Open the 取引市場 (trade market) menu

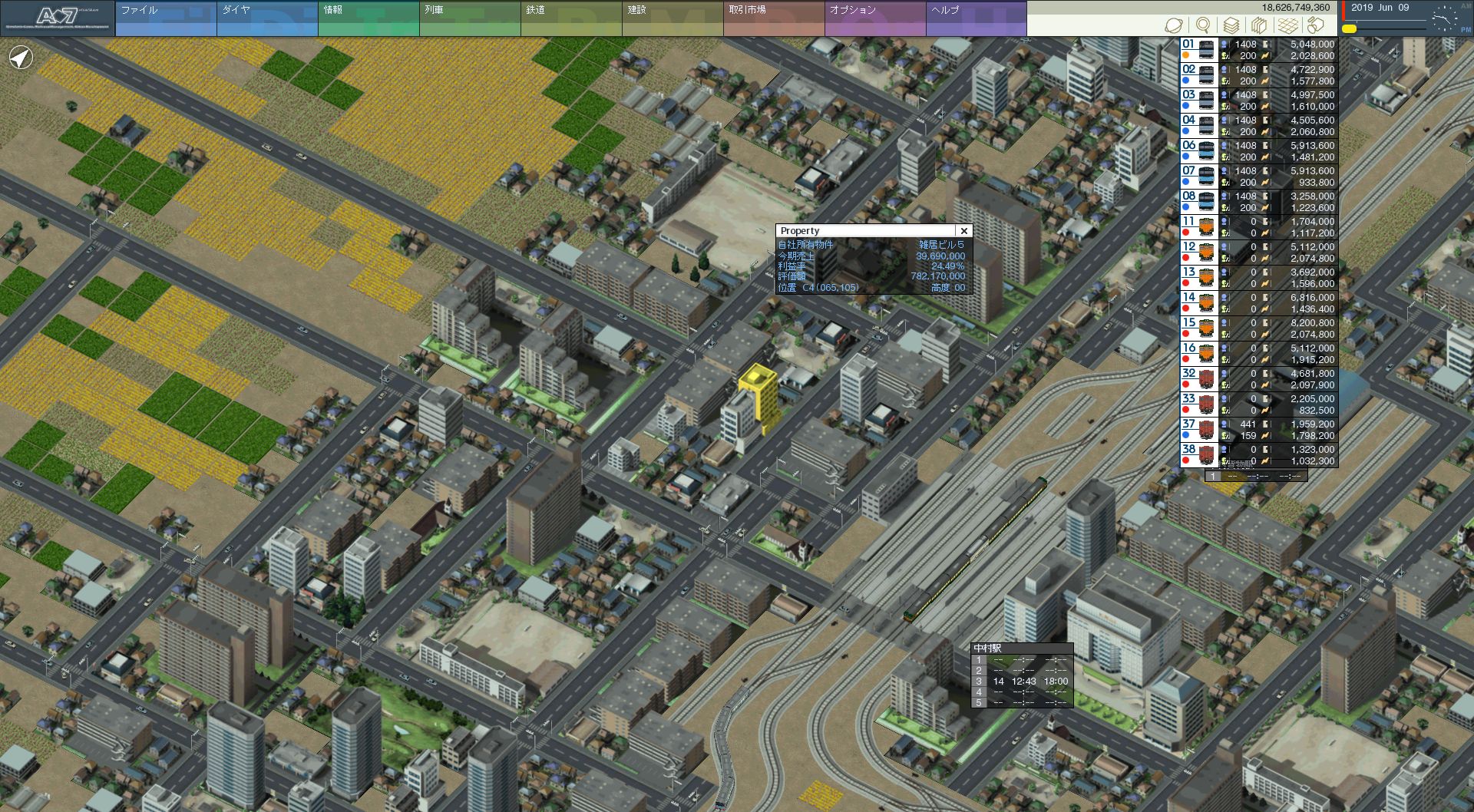point(773,18)
